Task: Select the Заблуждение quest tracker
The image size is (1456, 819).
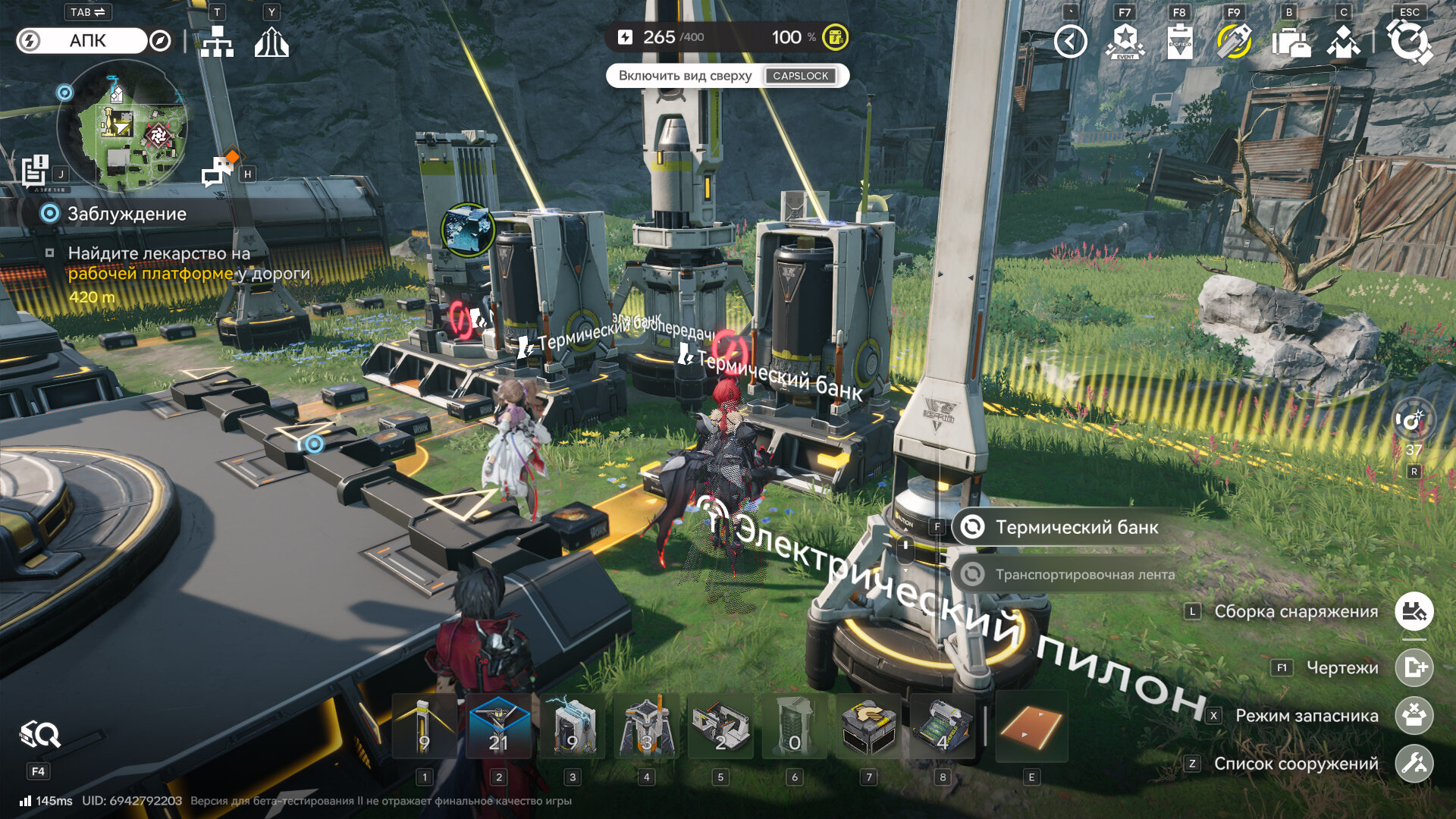Action: tap(126, 214)
